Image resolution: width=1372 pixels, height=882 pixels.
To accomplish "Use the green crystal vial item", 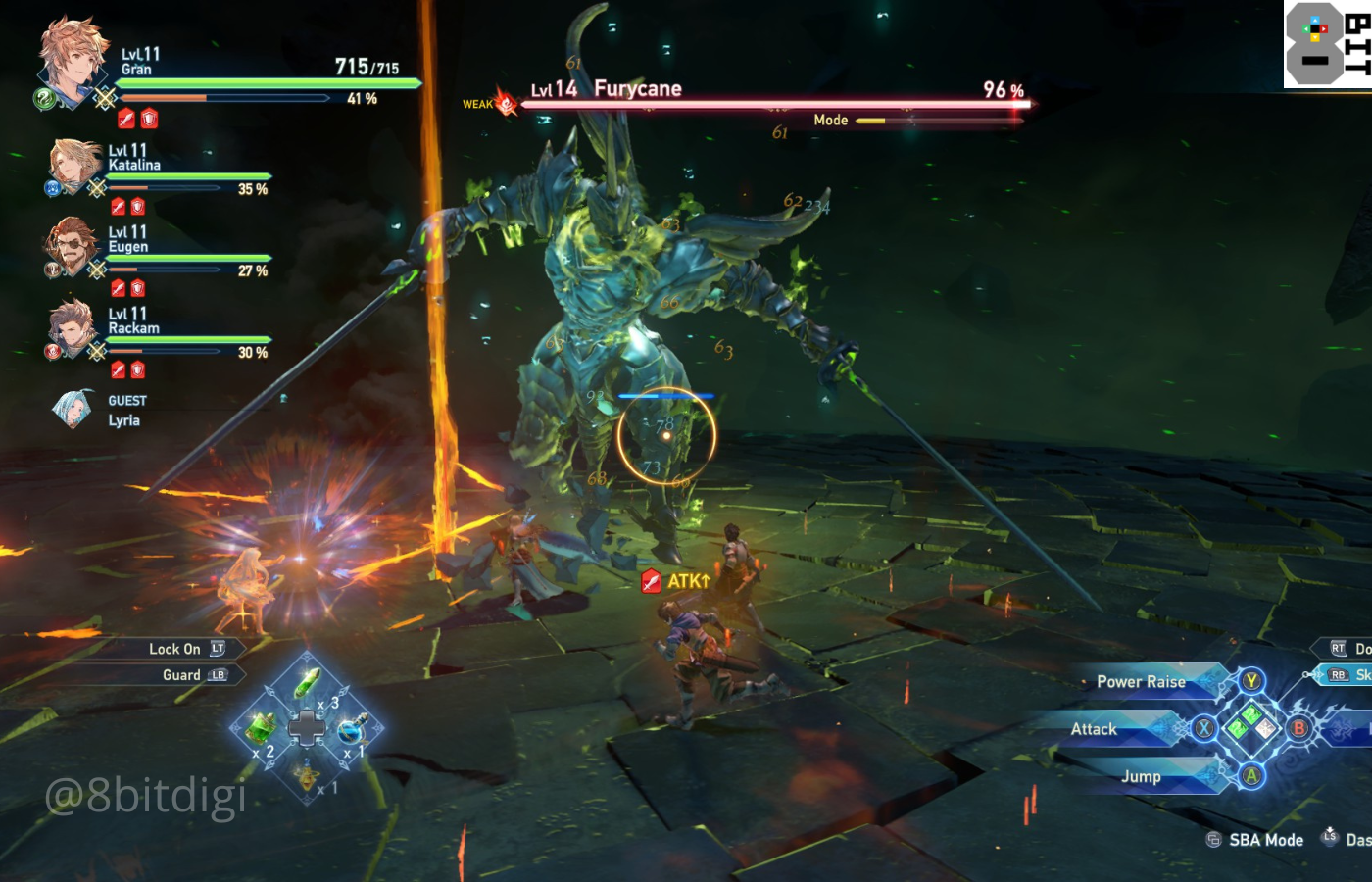I will pos(308,682).
